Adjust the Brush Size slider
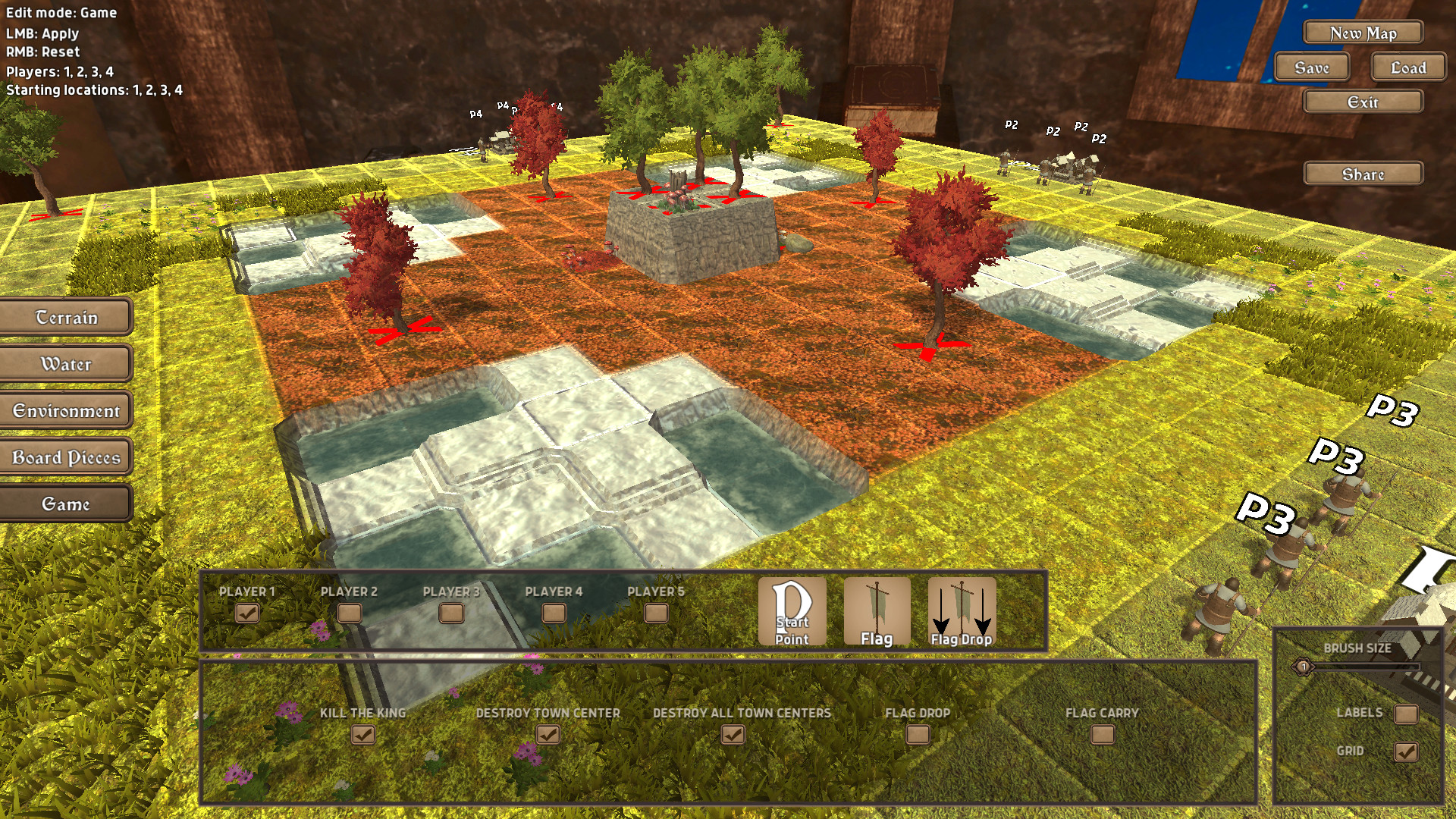Image resolution: width=1456 pixels, height=819 pixels. (1302, 668)
